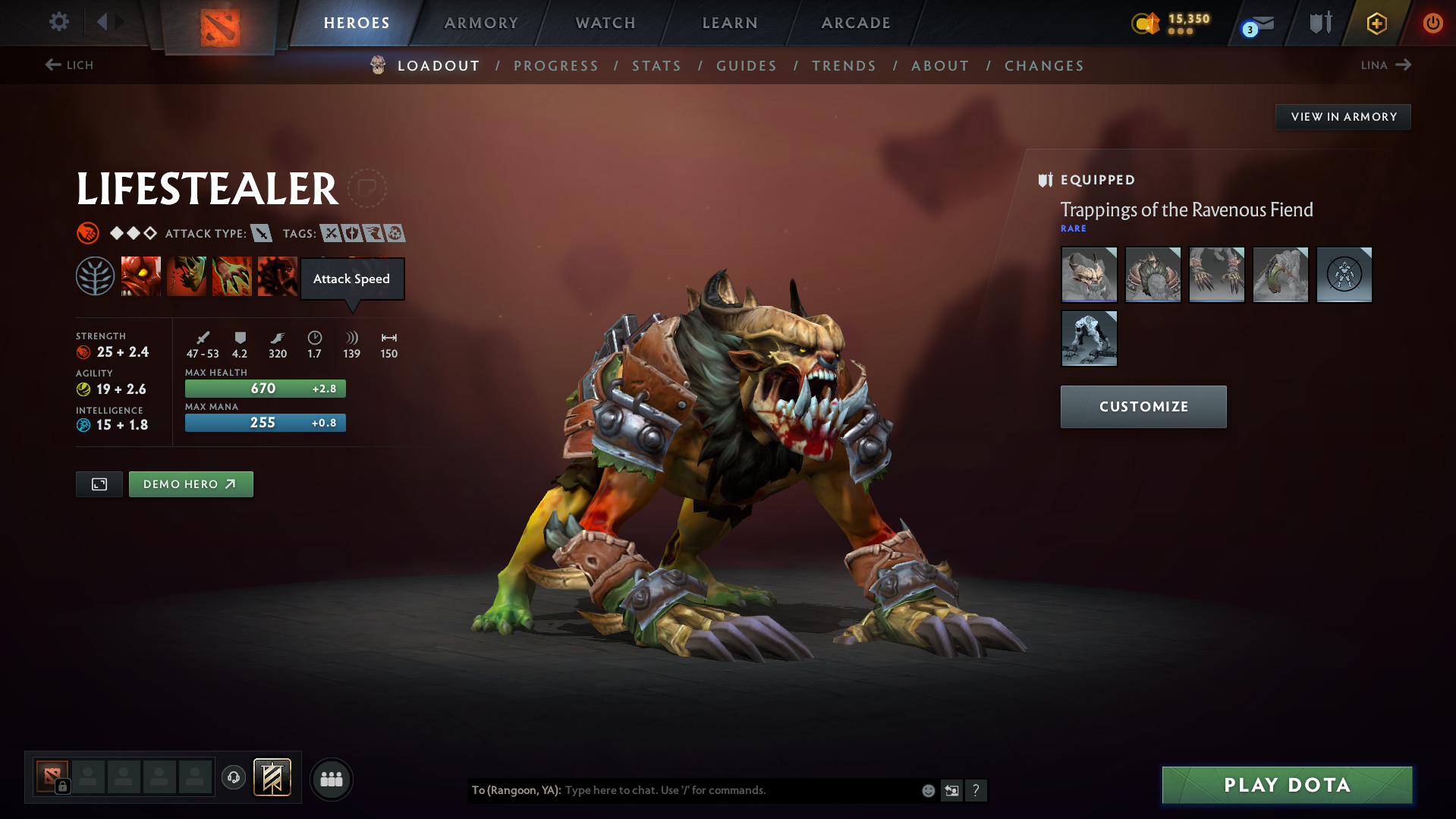Go to the Learn tab
The height and width of the screenshot is (819, 1456).
pyautogui.click(x=730, y=23)
